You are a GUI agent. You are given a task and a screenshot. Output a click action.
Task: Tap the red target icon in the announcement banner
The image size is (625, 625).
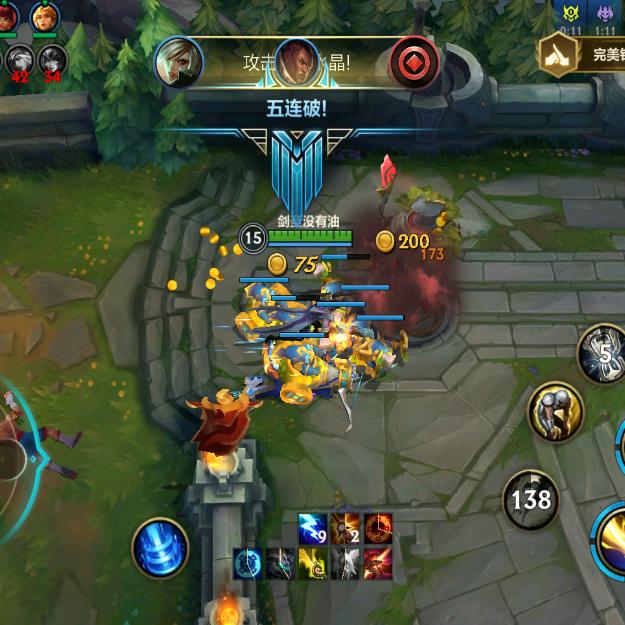click(411, 62)
